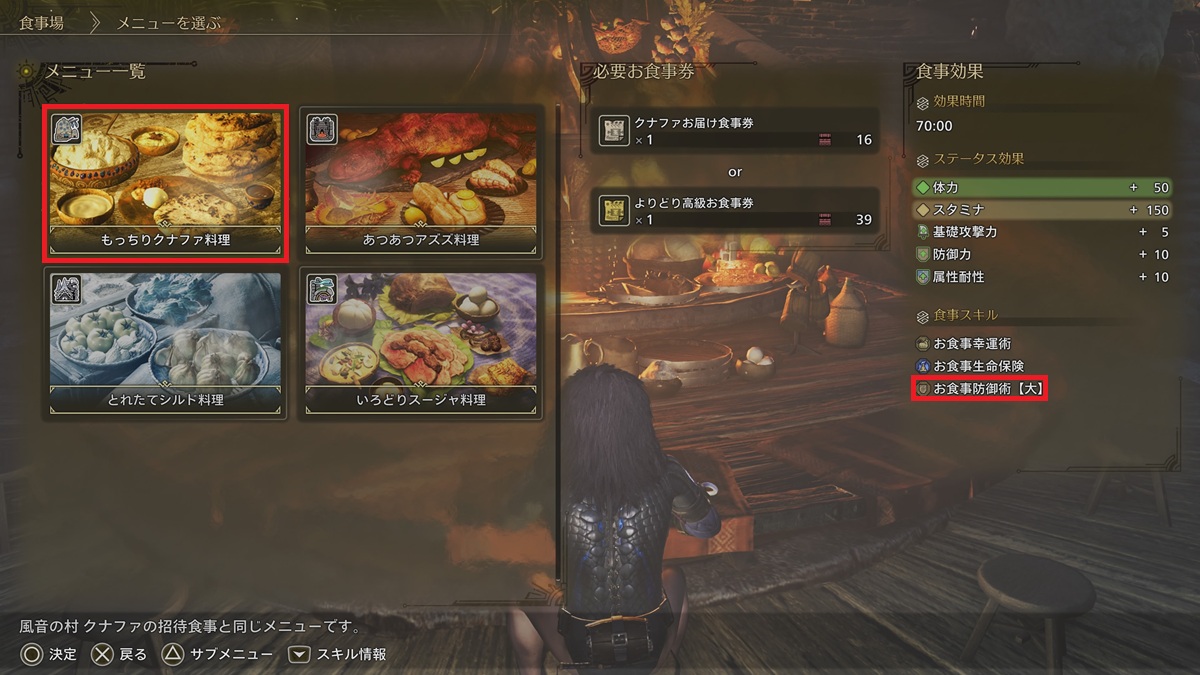Viewport: 1200px width, 675px height.
Task: Click the 食事場 breadcrumb
Action: click(42, 22)
